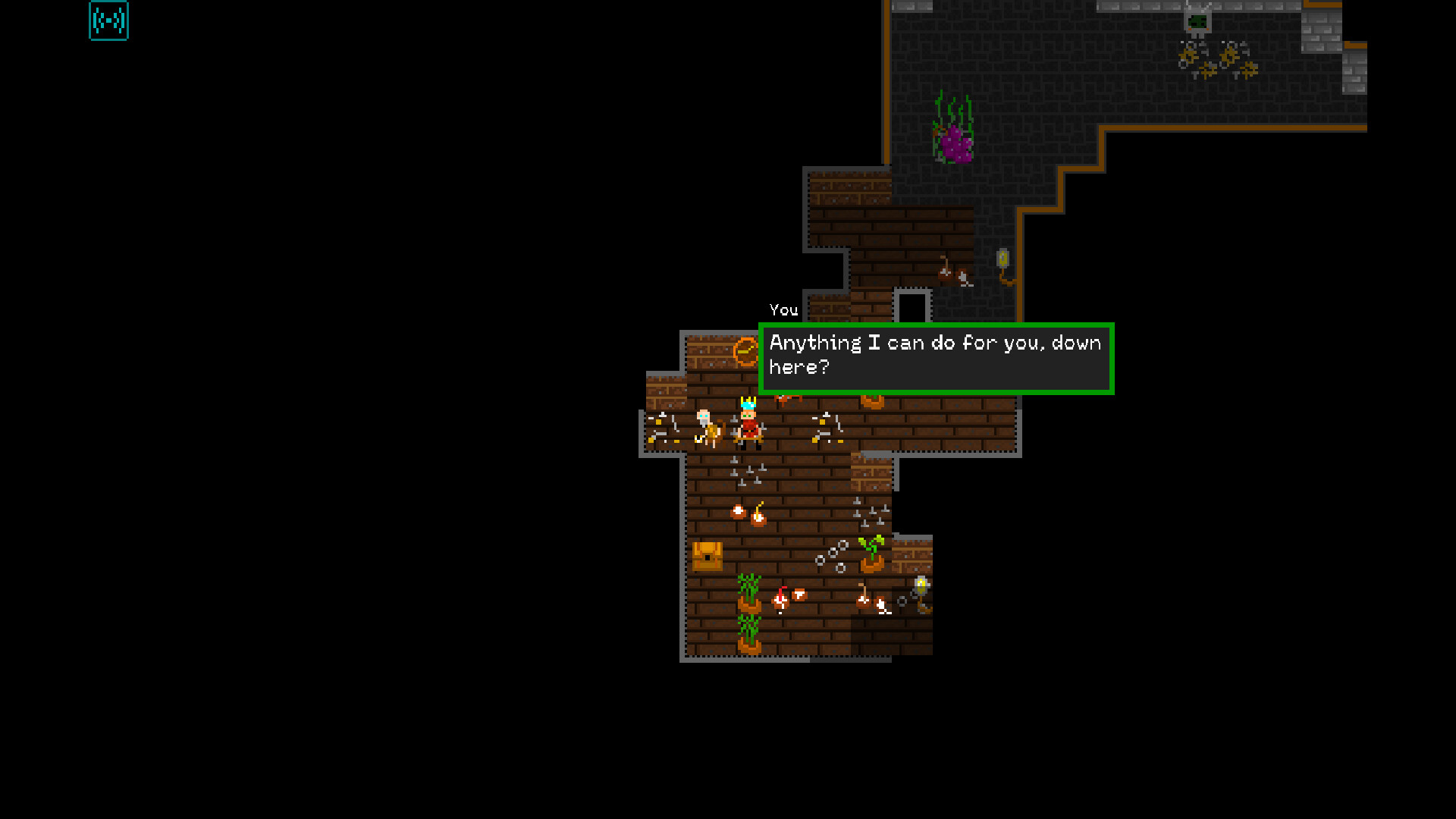Image resolution: width=1456 pixels, height=819 pixels.
Task: Click the metal rings lying on the floor
Action: click(831, 554)
